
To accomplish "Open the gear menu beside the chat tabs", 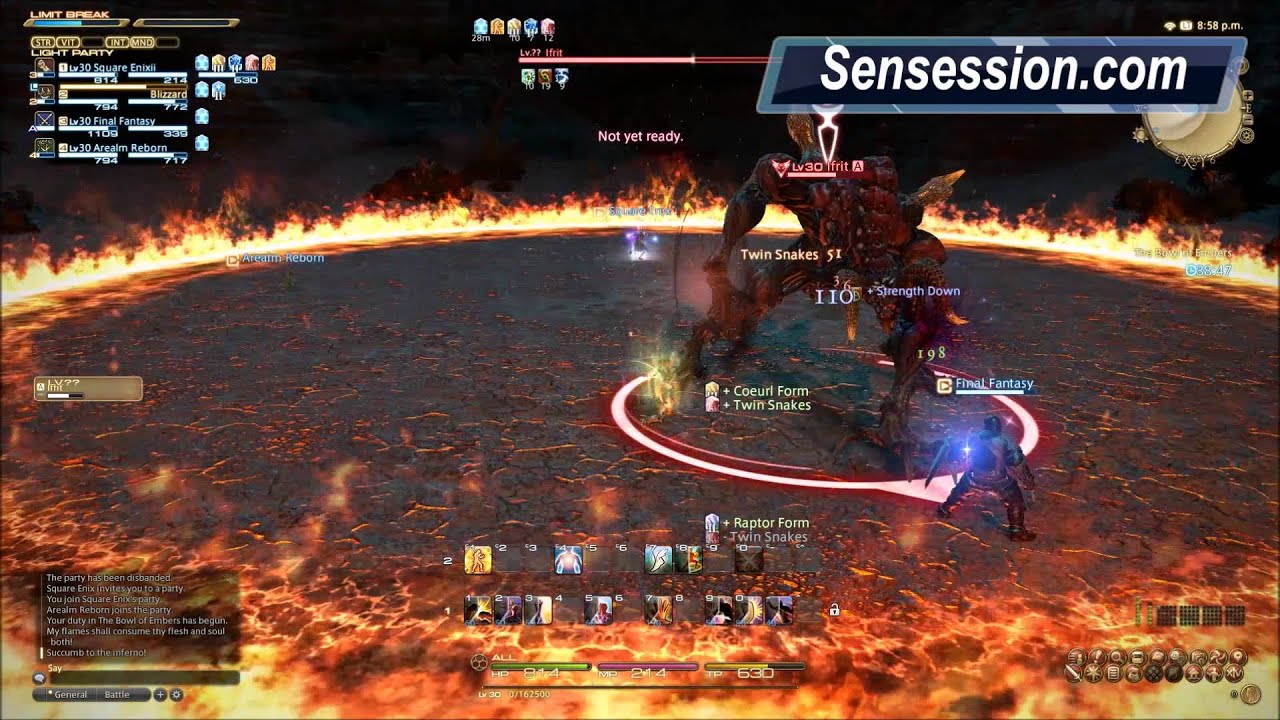I will [x=175, y=693].
